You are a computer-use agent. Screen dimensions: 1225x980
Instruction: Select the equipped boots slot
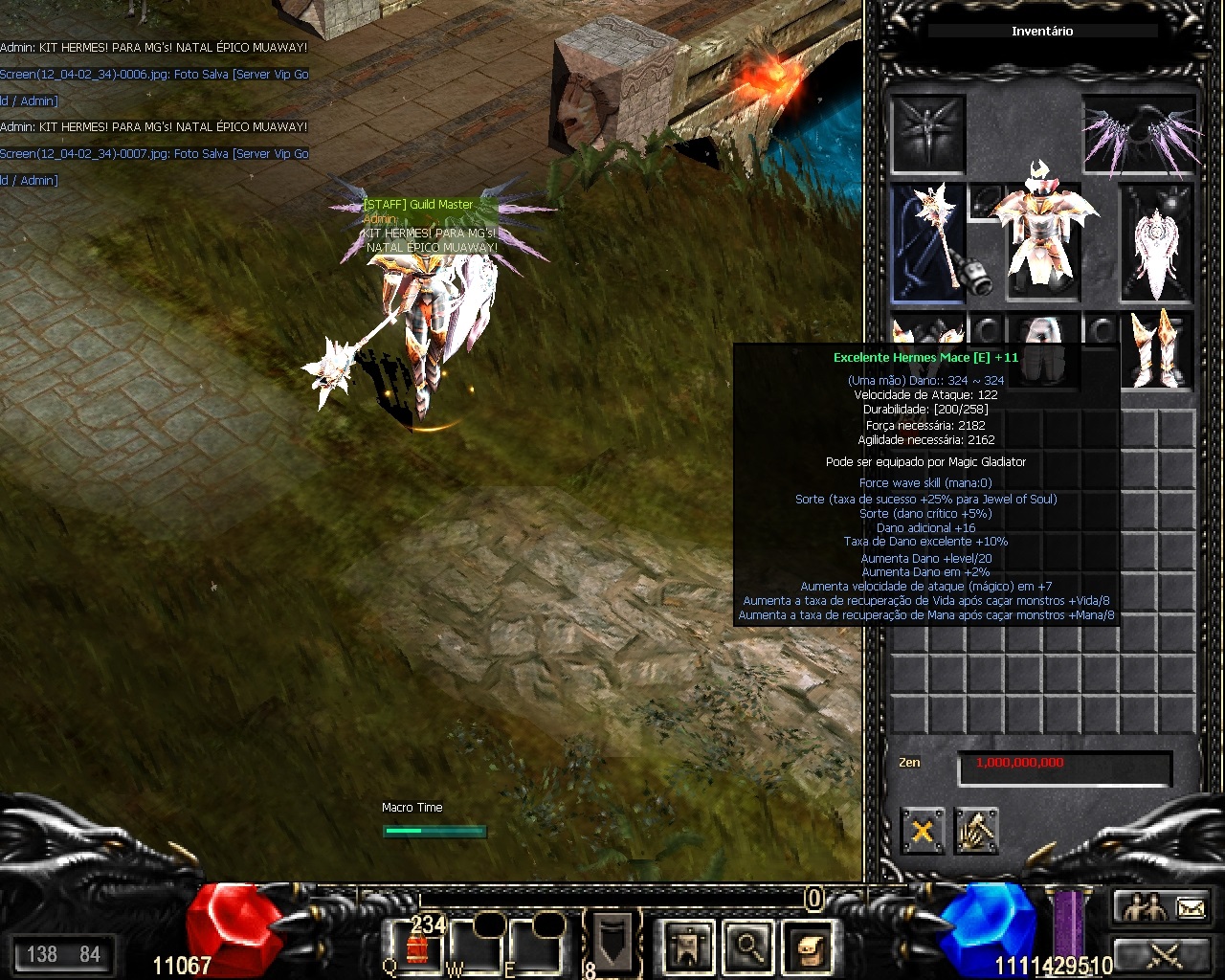coord(1158,347)
